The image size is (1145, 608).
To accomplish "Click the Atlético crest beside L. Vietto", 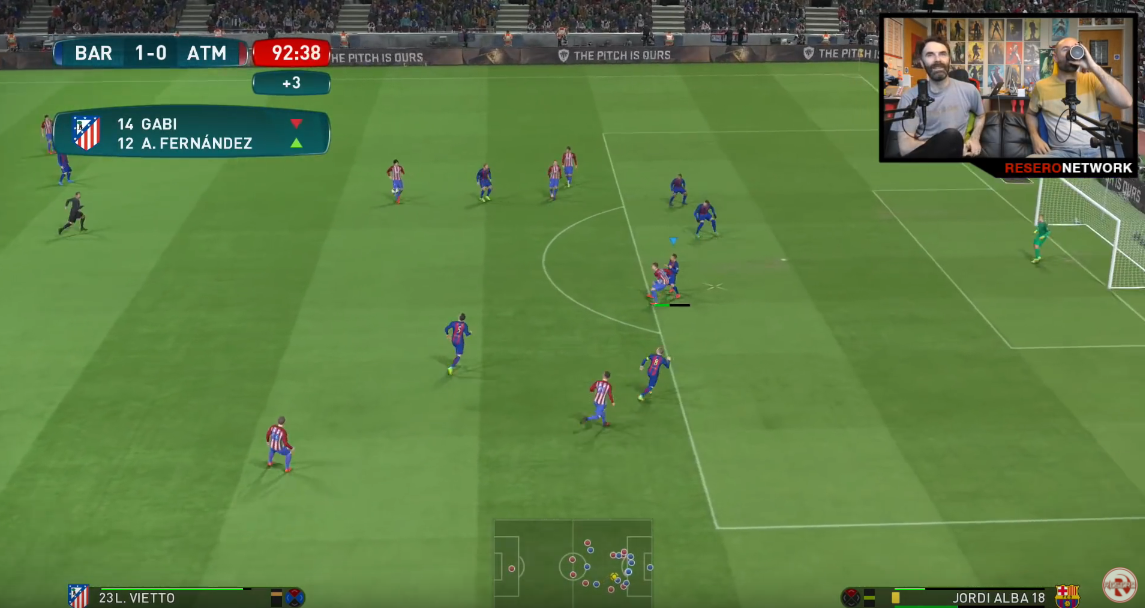I will click(78, 596).
